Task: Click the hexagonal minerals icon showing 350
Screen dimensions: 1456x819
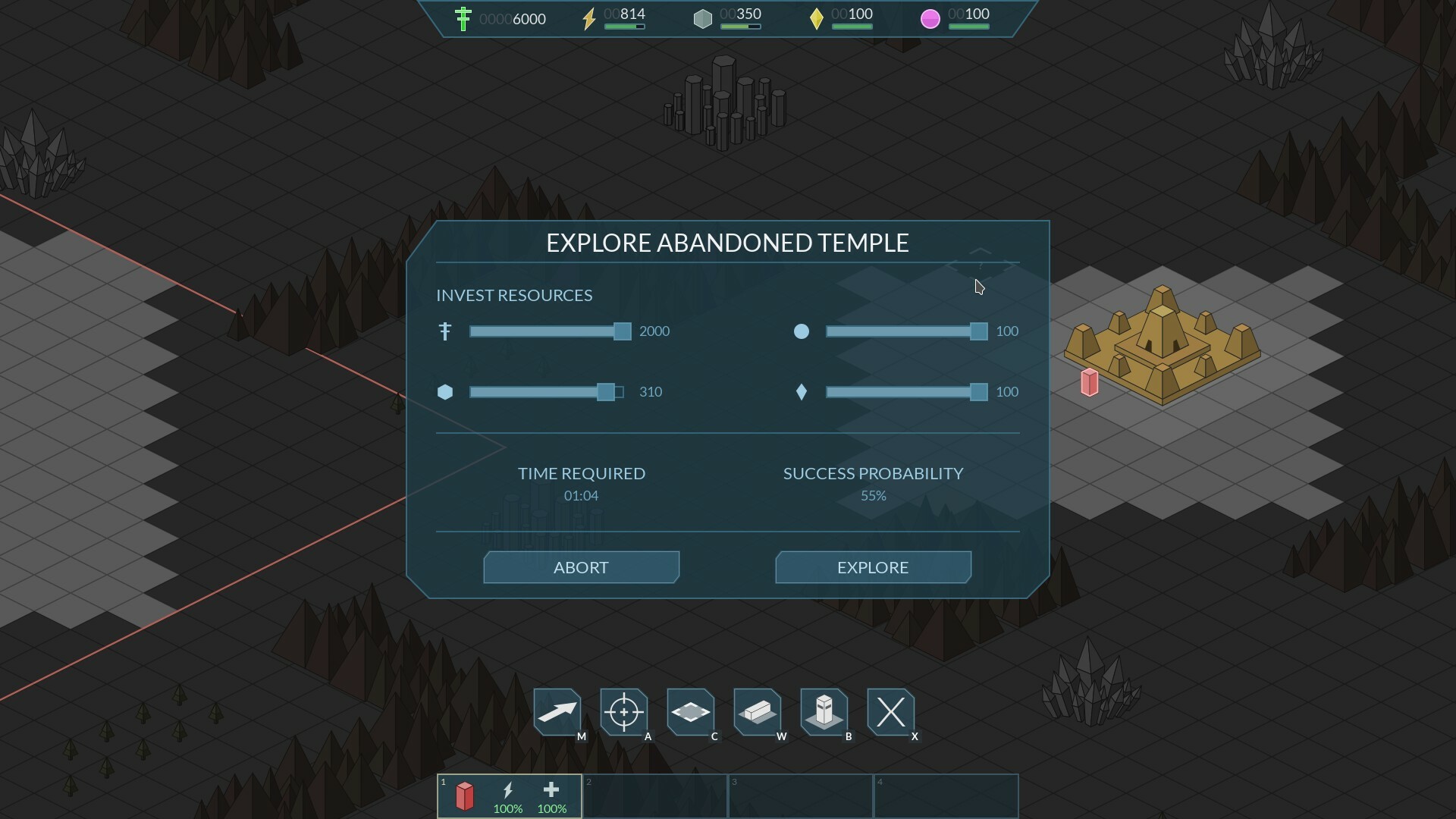Action: [703, 19]
